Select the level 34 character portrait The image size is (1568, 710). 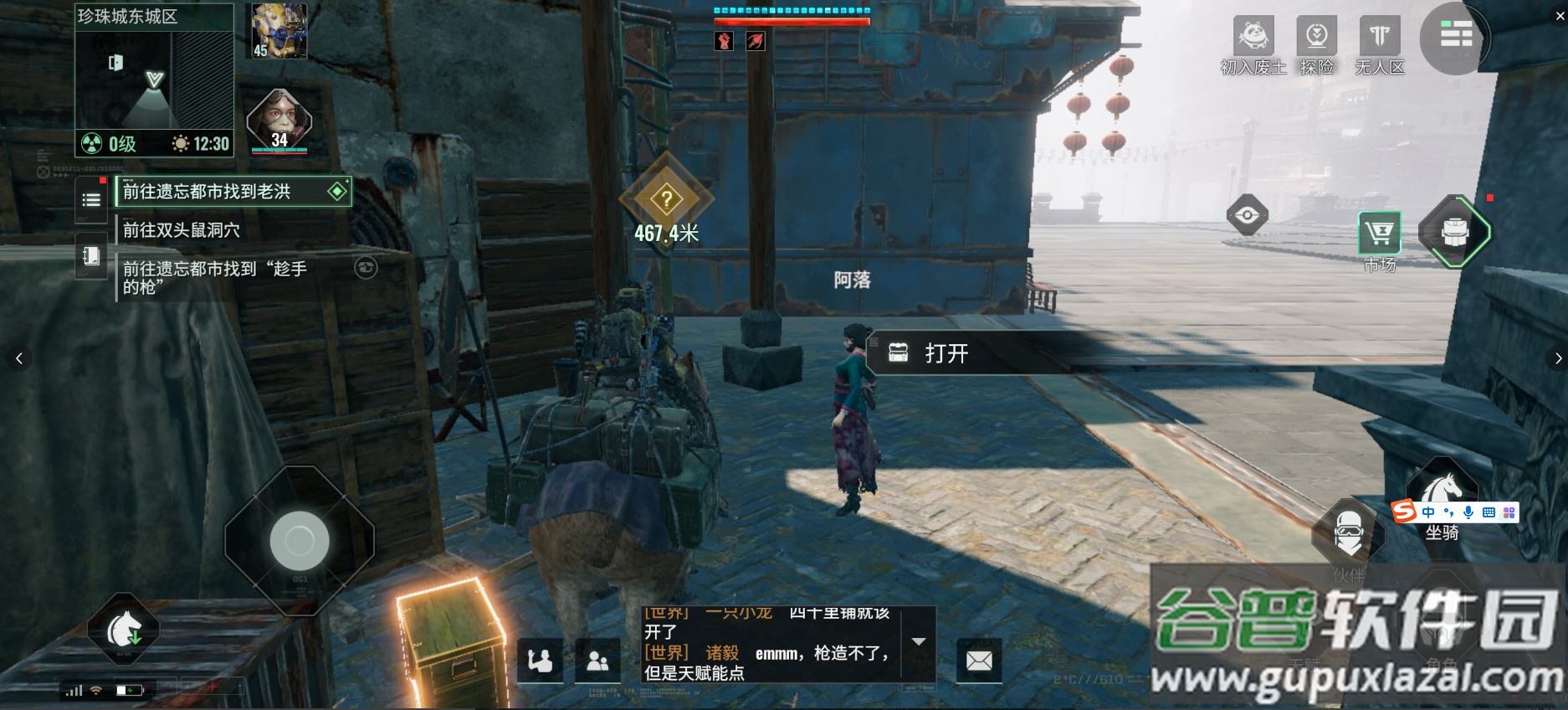click(279, 121)
